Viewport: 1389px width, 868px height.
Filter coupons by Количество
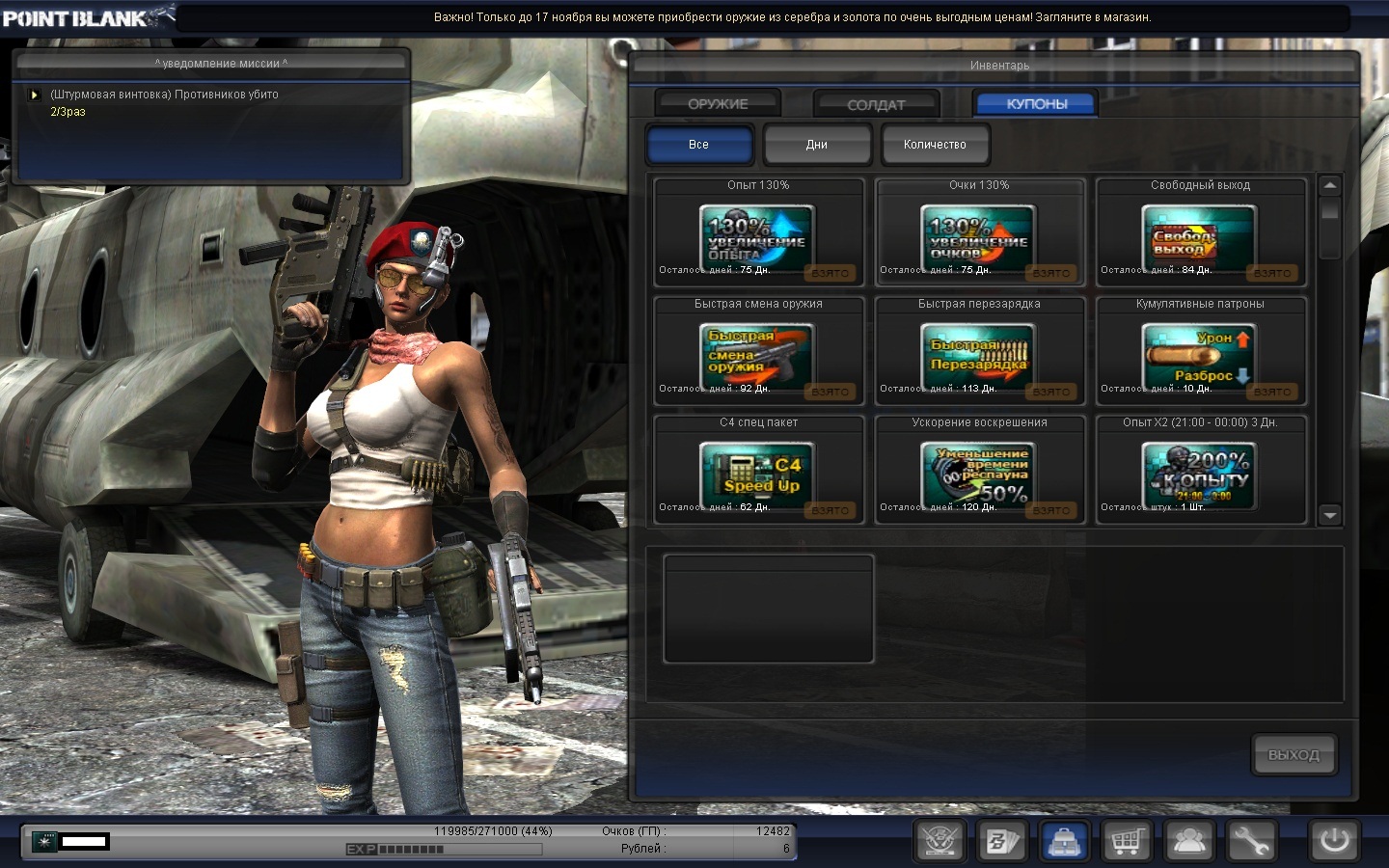point(935,145)
